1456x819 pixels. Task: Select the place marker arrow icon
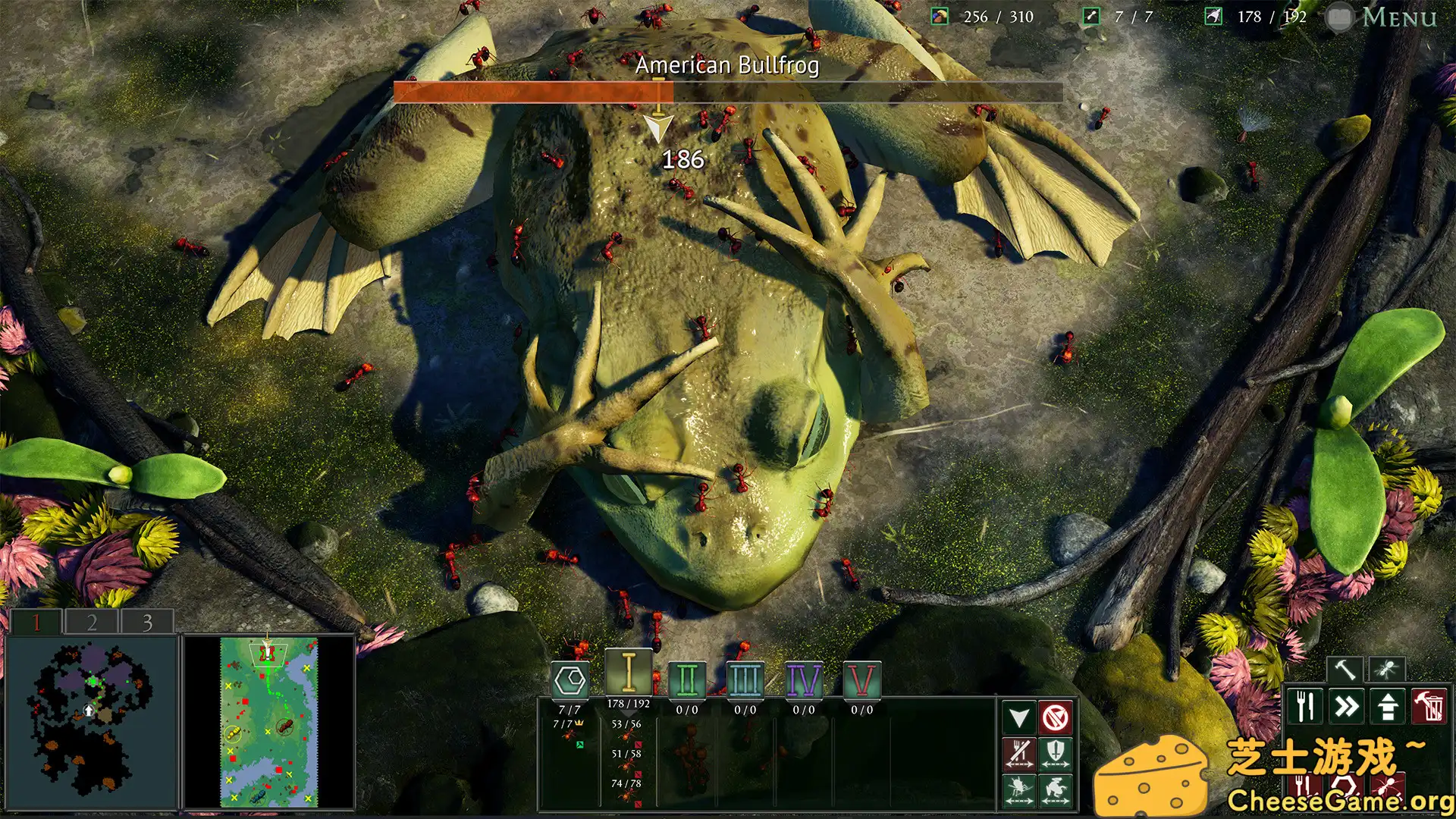[1019, 717]
